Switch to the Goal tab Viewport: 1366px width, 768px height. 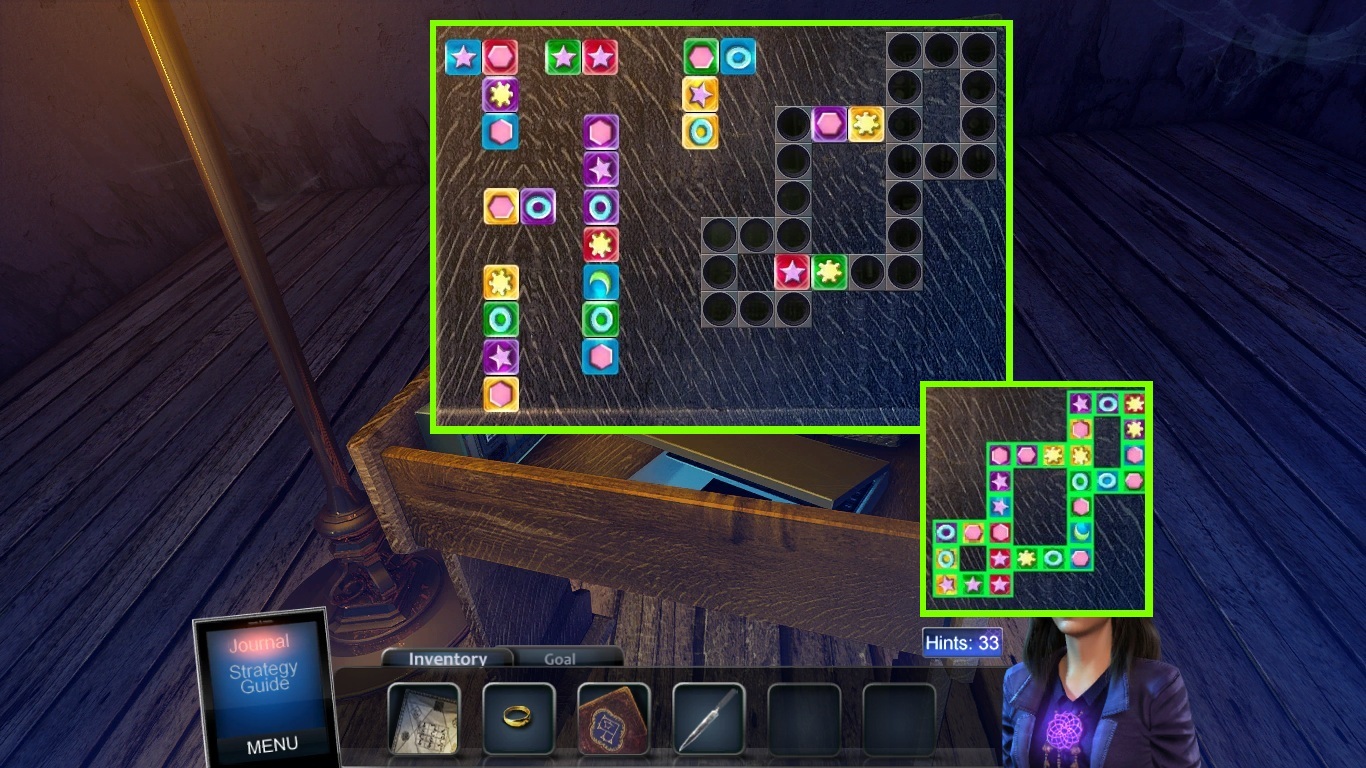tap(560, 659)
